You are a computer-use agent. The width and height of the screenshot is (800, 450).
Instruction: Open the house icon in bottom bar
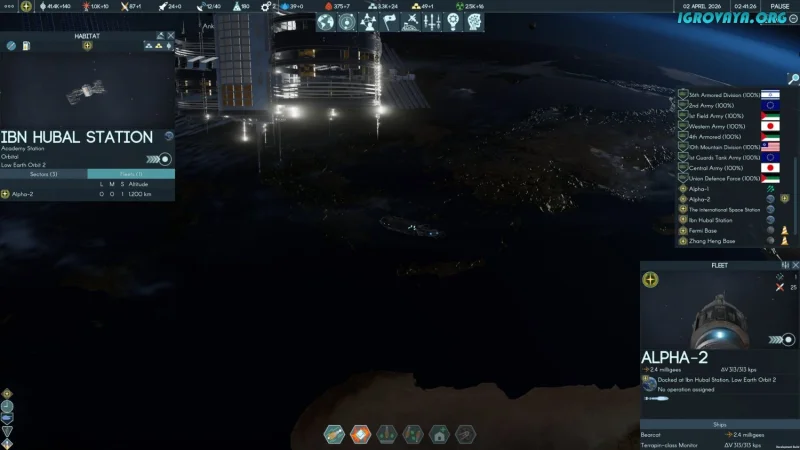tap(438, 435)
